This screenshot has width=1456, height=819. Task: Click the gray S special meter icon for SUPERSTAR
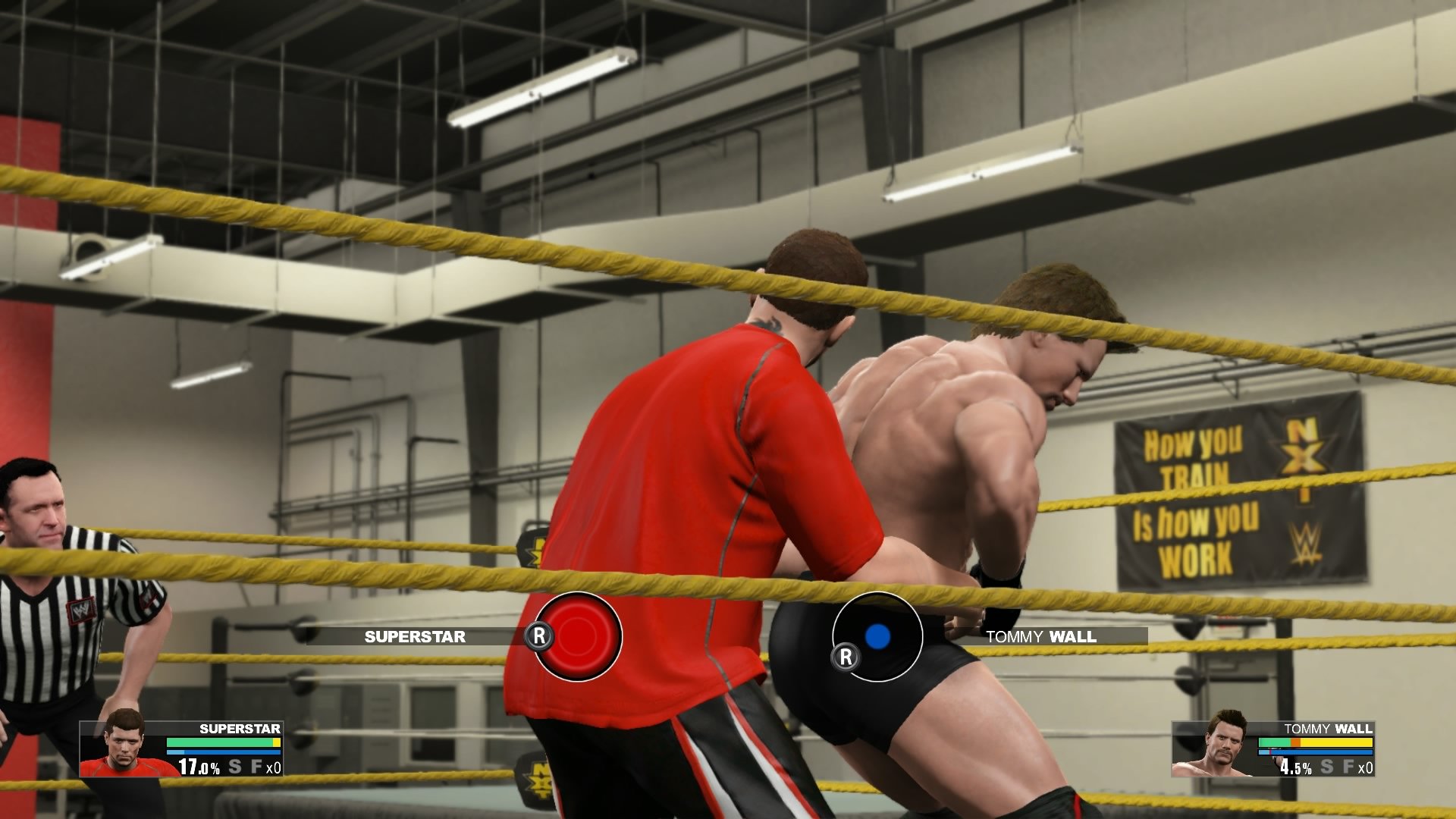pos(235,767)
